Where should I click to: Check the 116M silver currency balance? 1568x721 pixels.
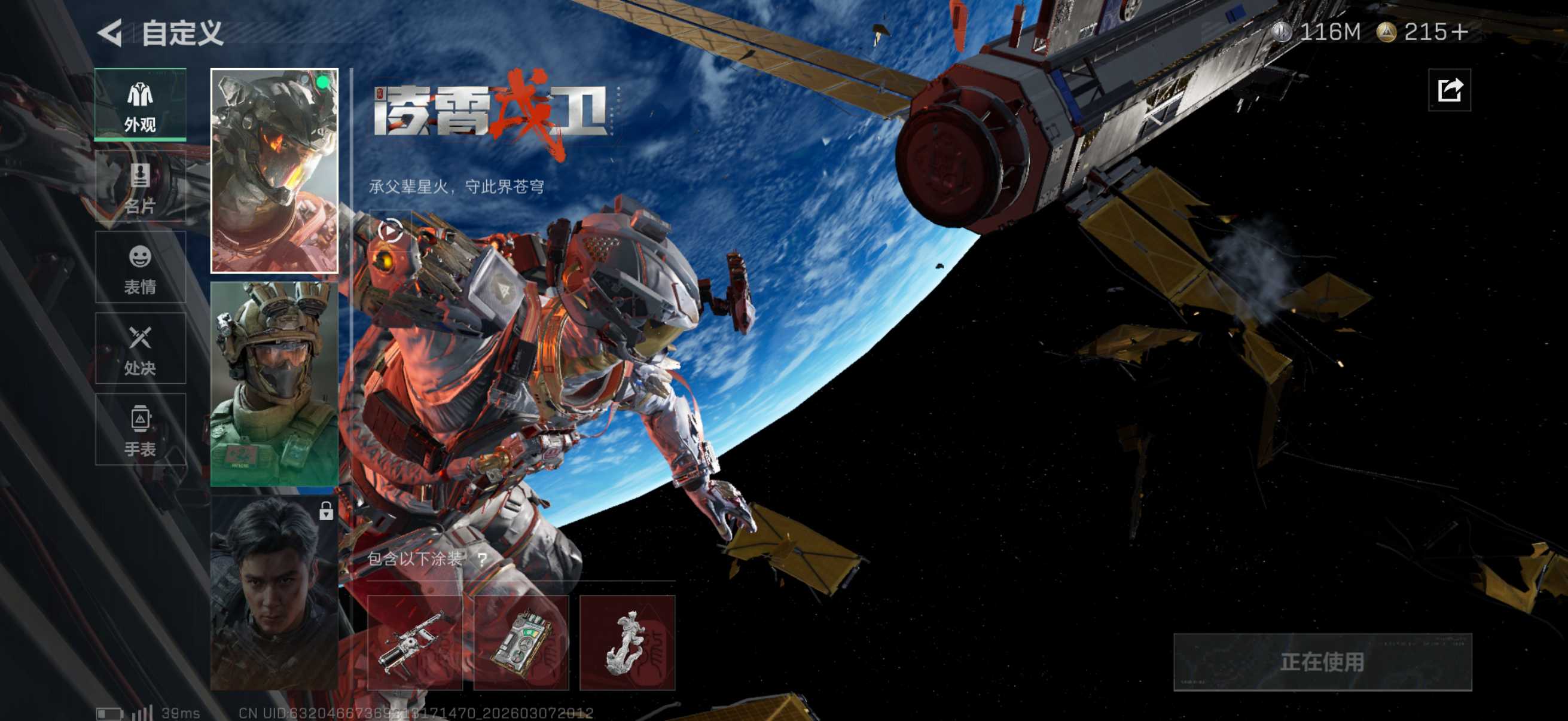[1317, 32]
